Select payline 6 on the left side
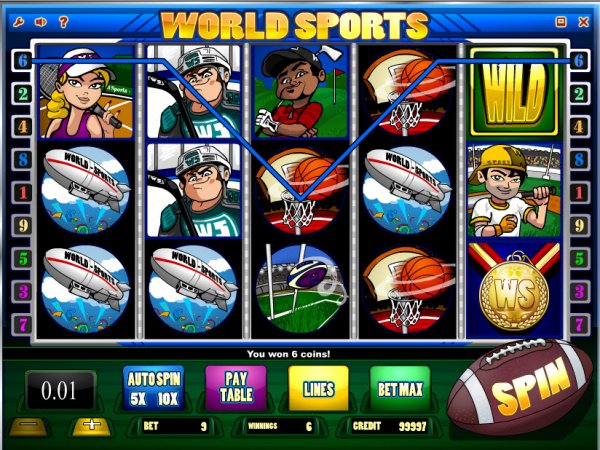The image size is (600, 450). tap(21, 60)
